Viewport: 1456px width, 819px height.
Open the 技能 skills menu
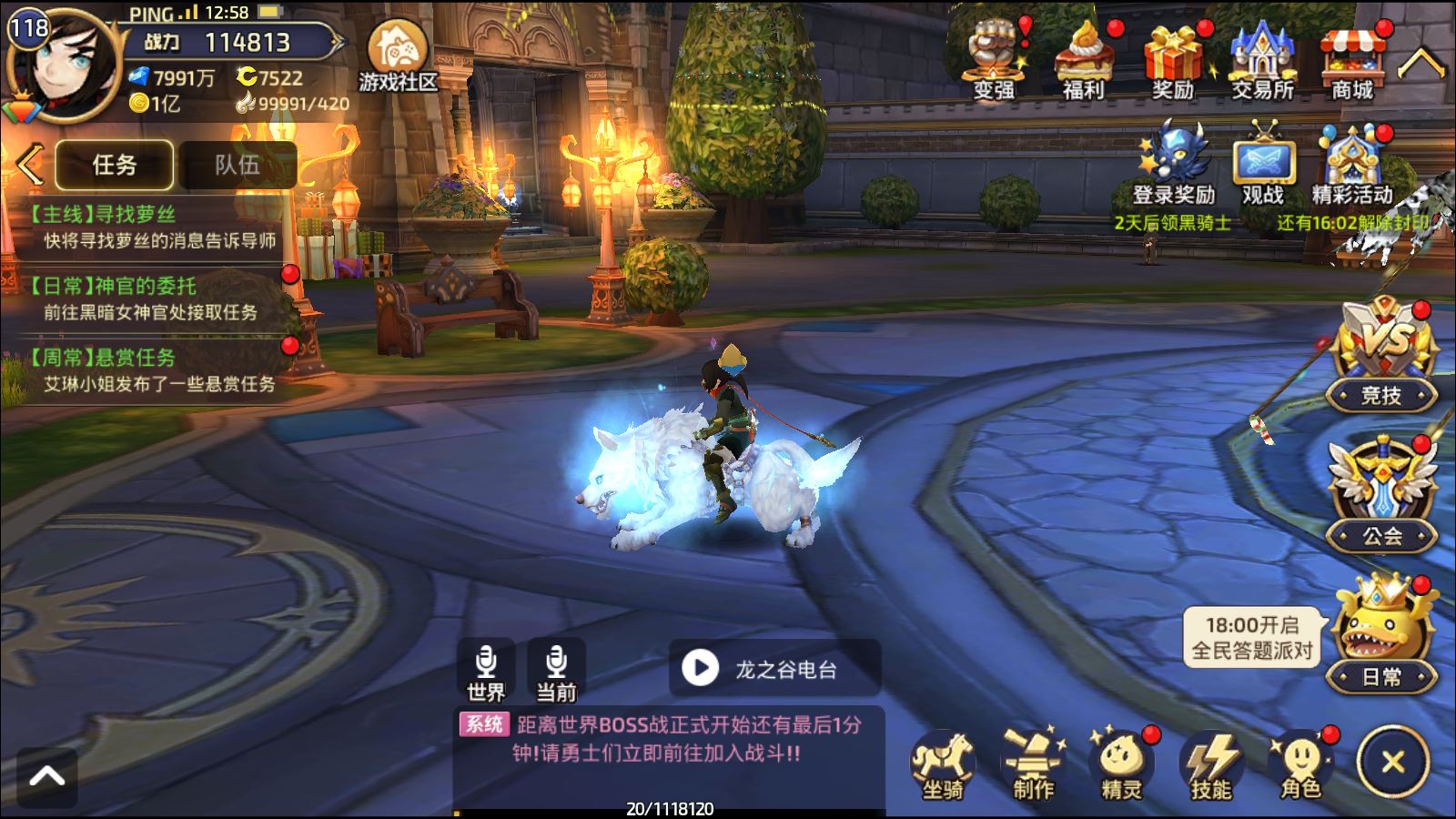(x=1211, y=765)
